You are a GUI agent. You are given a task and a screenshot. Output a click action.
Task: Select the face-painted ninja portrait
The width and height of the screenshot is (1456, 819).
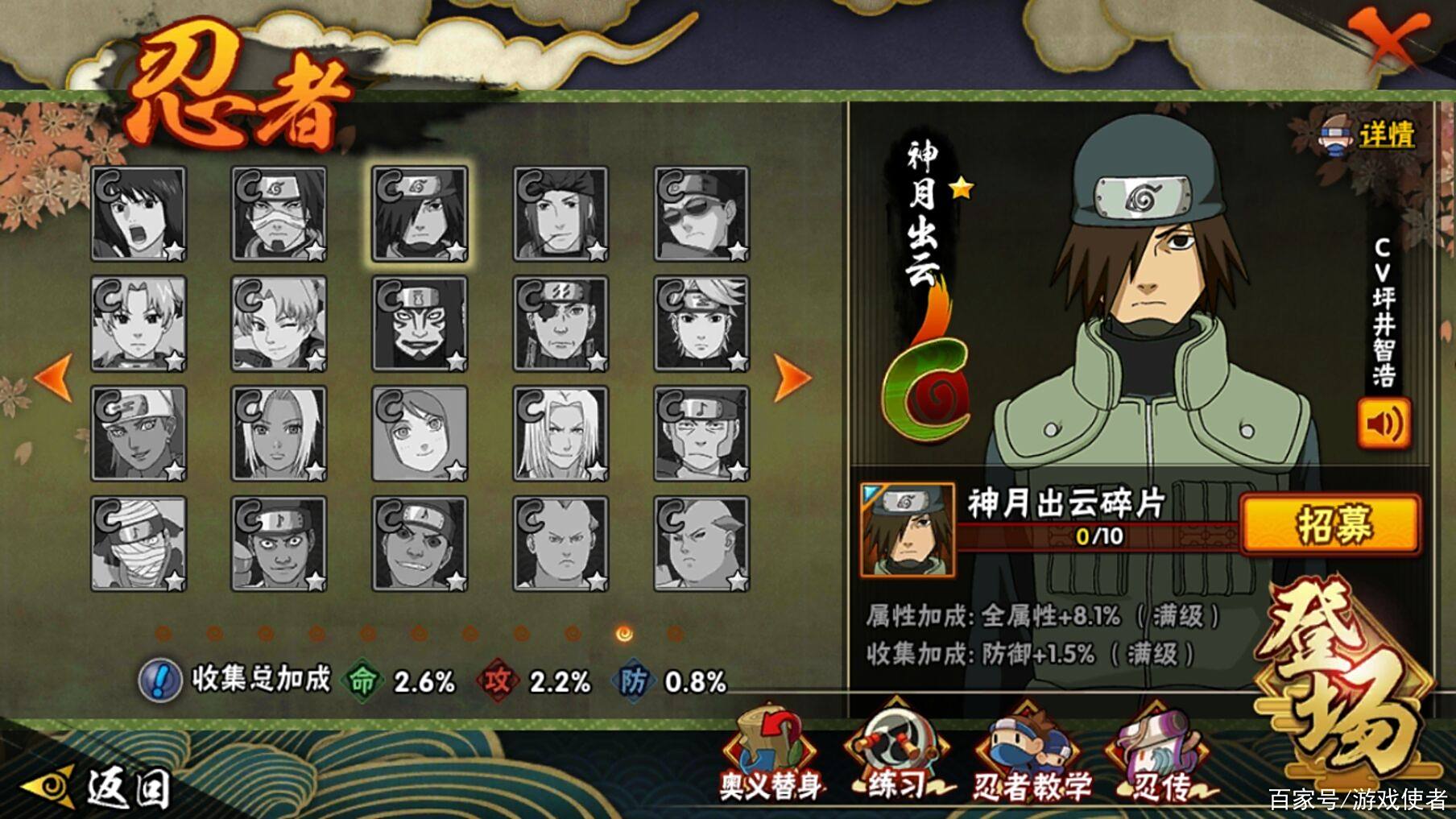(x=420, y=324)
